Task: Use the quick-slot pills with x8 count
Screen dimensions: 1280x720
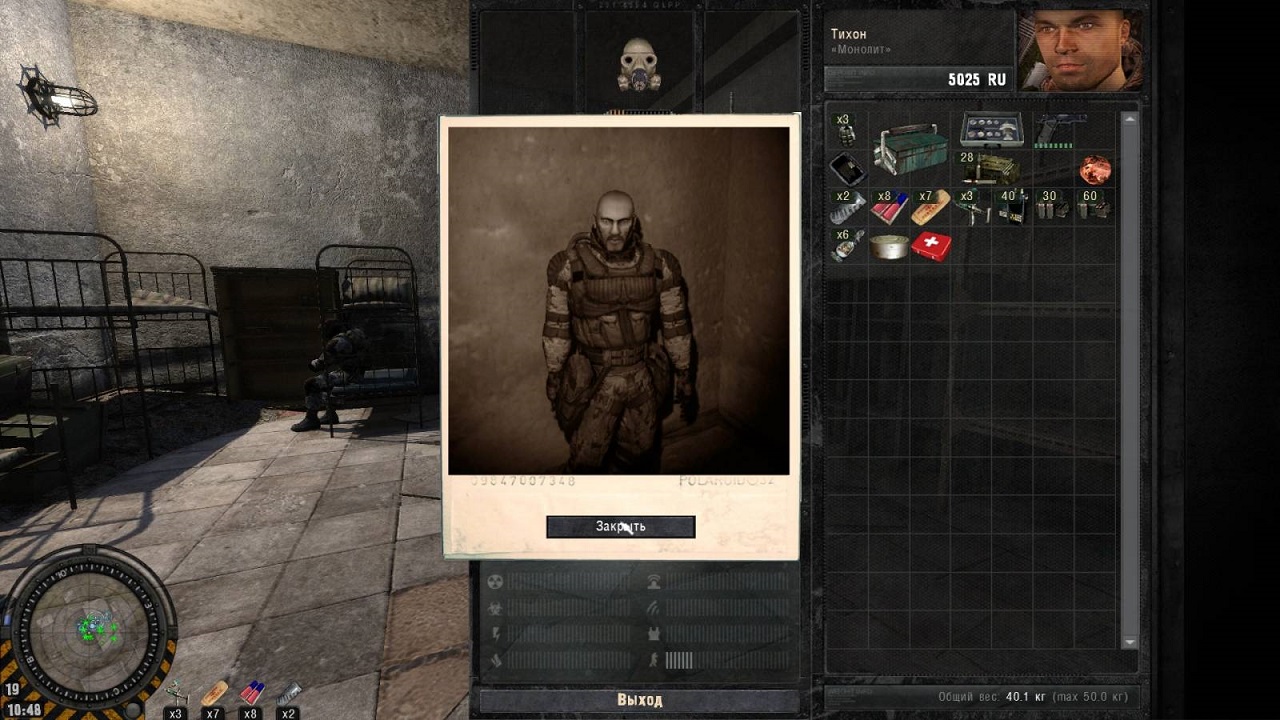Action: click(x=252, y=693)
